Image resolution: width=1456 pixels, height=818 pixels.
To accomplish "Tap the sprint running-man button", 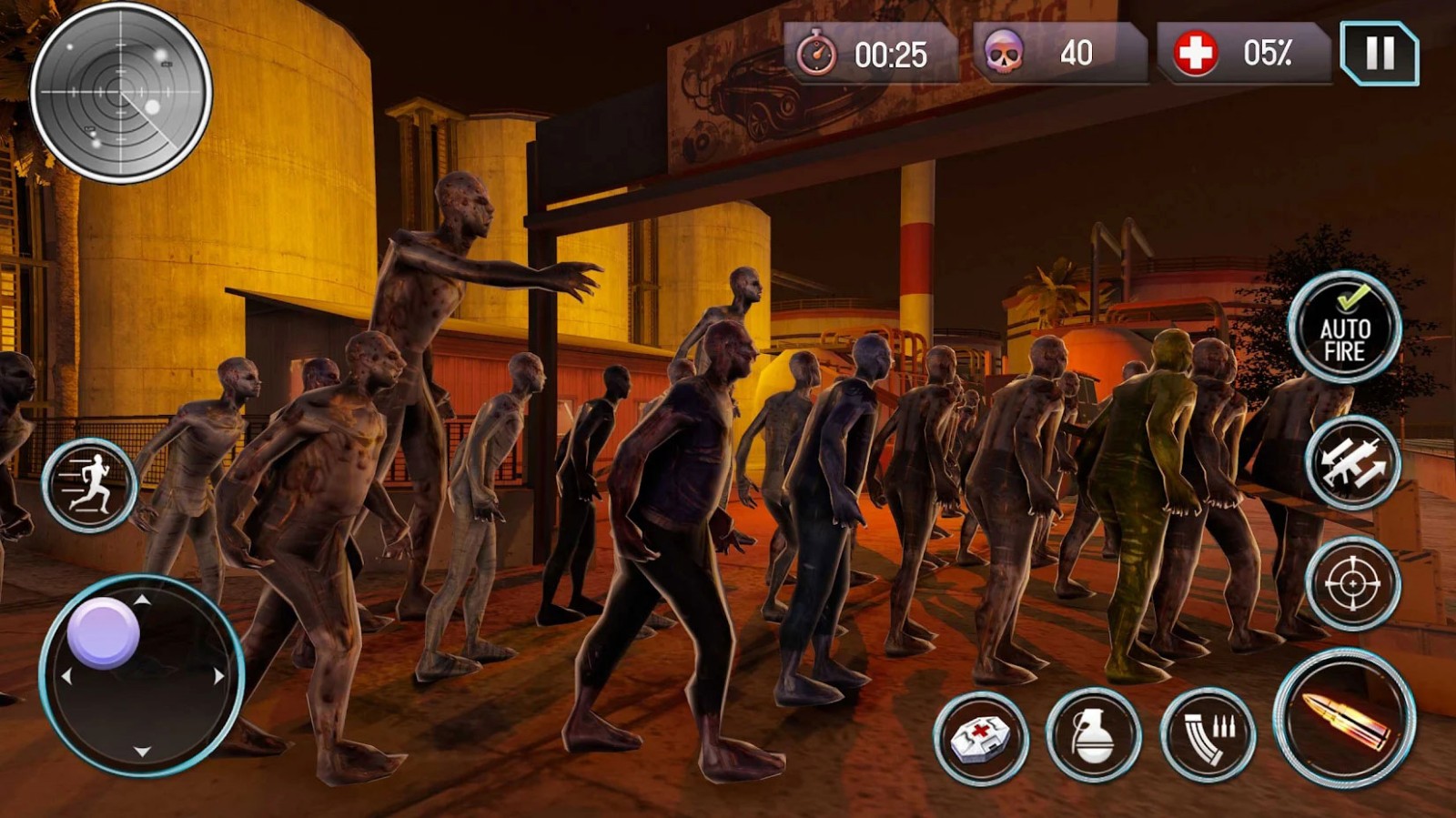I will coord(89,485).
